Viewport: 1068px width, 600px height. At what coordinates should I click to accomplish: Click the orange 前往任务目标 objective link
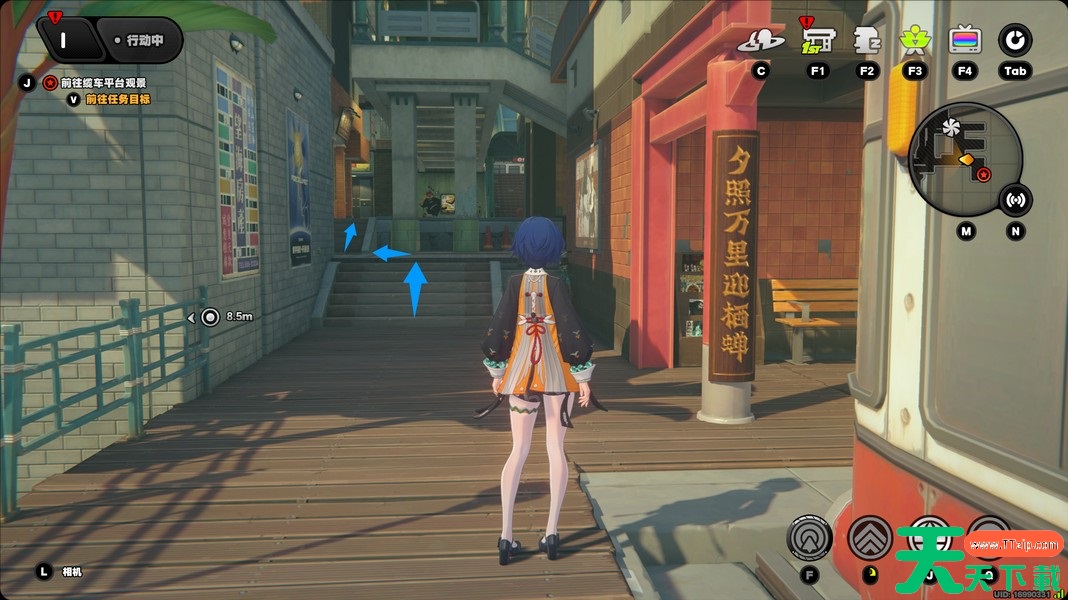tap(118, 99)
